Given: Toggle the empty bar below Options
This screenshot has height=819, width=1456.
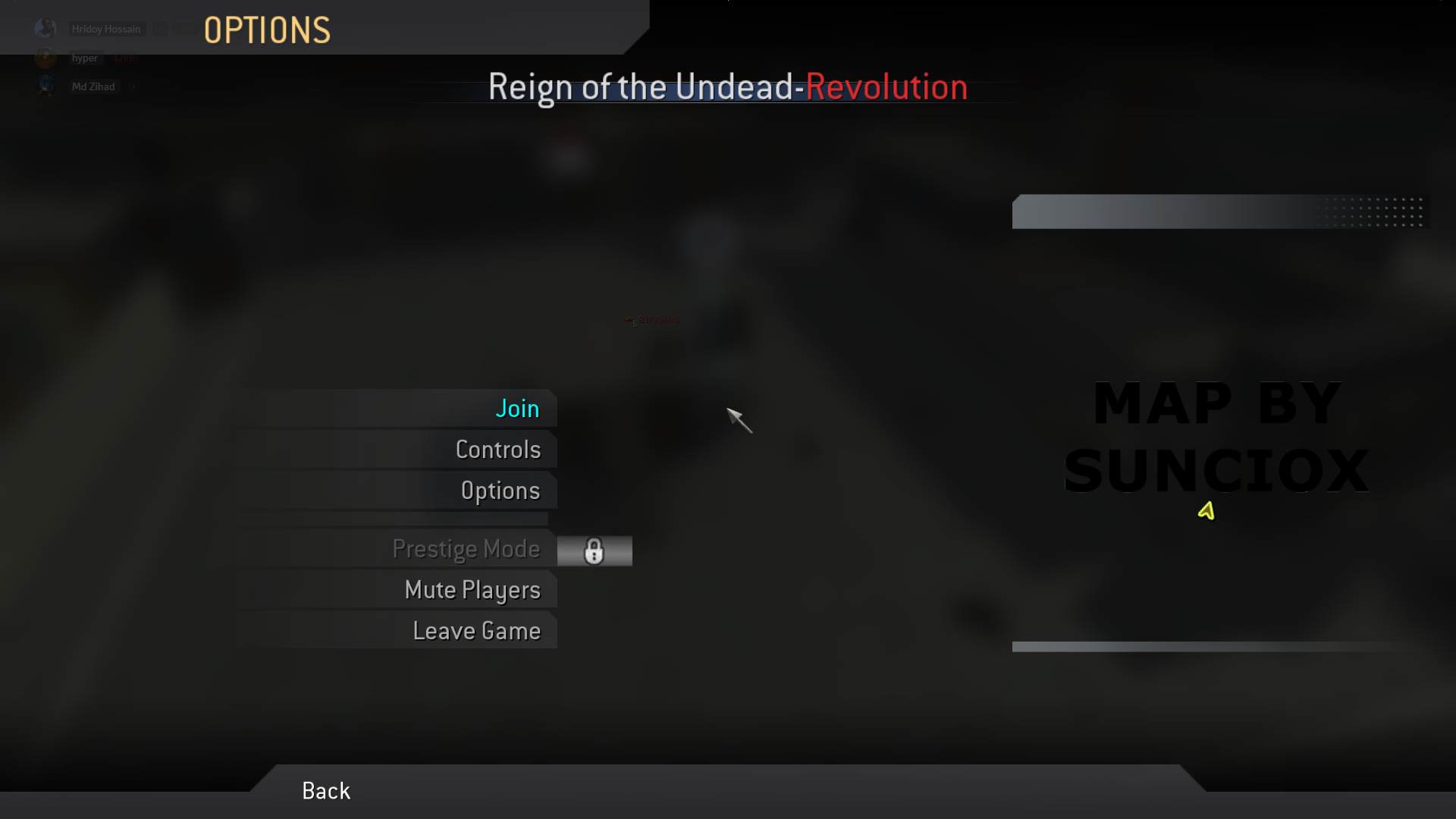Looking at the screenshot, I should coord(391,519).
